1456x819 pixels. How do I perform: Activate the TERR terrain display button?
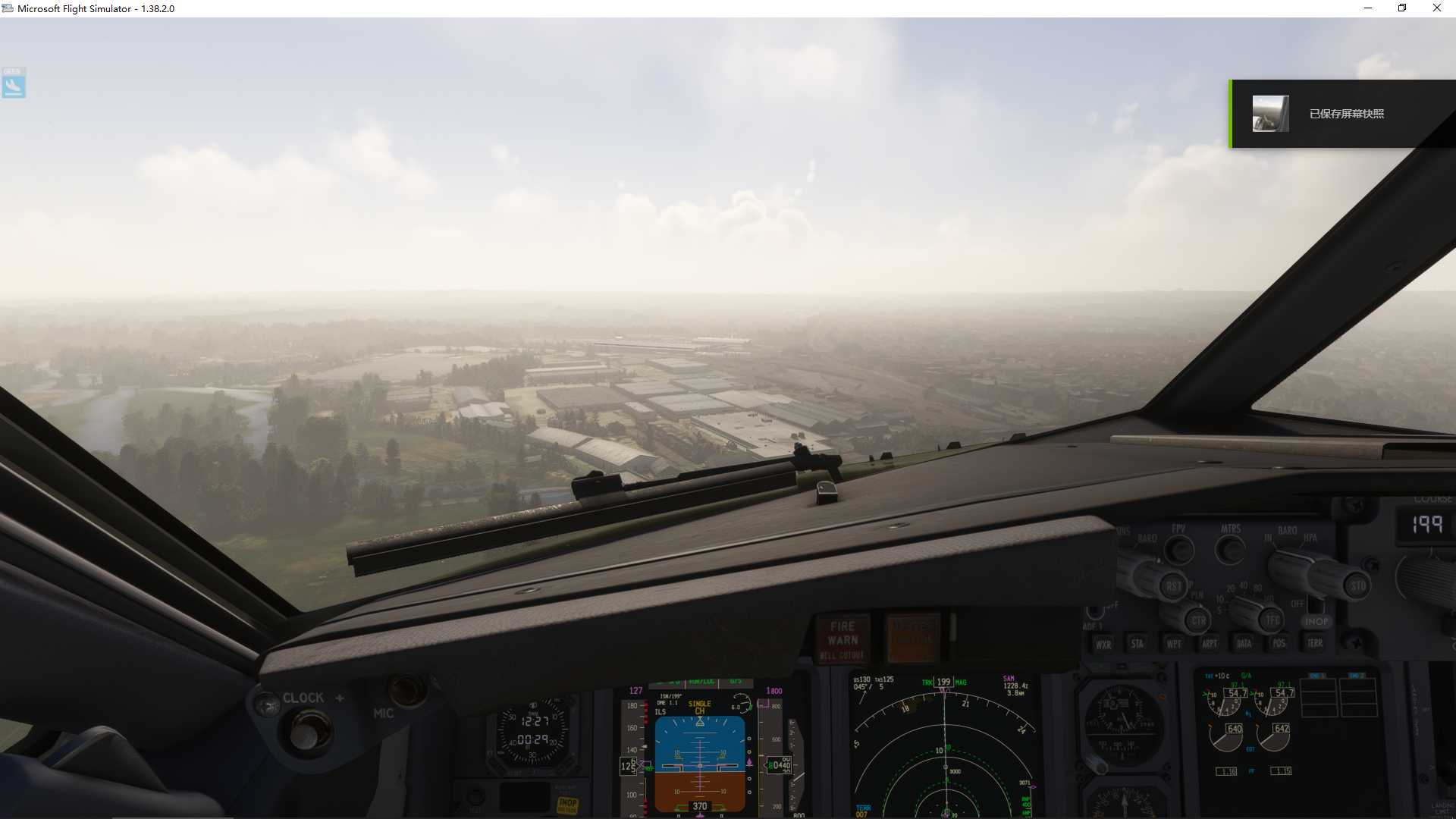pyautogui.click(x=1316, y=645)
